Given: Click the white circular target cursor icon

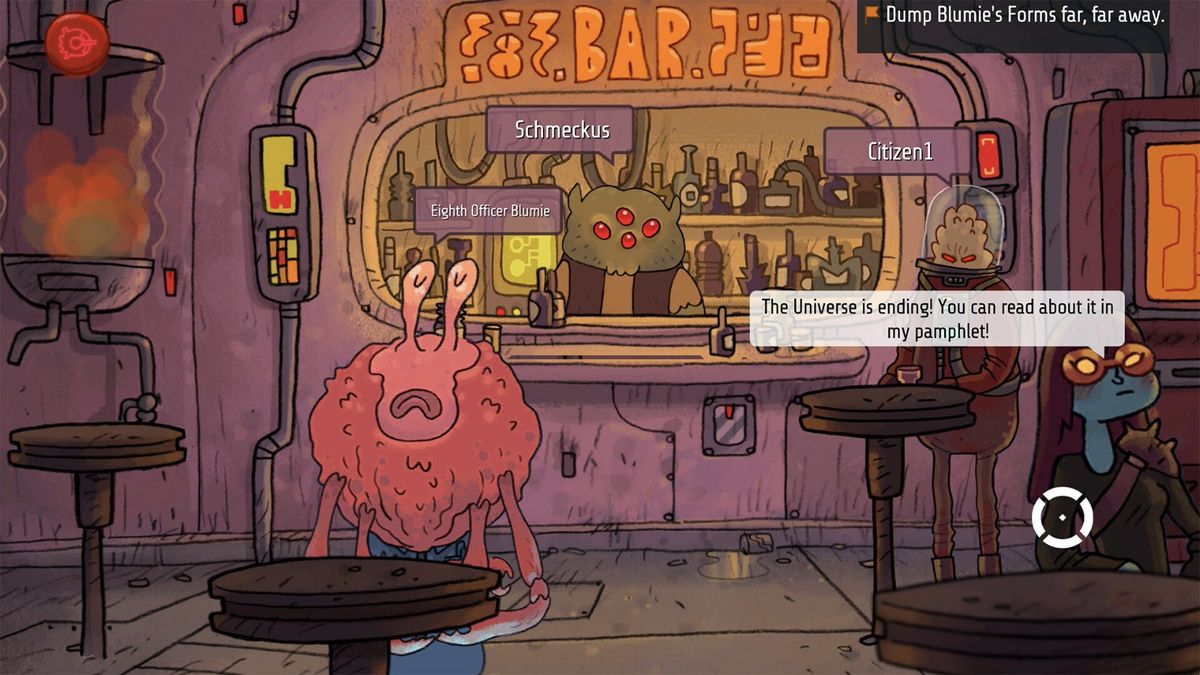Looking at the screenshot, I should tap(1062, 517).
